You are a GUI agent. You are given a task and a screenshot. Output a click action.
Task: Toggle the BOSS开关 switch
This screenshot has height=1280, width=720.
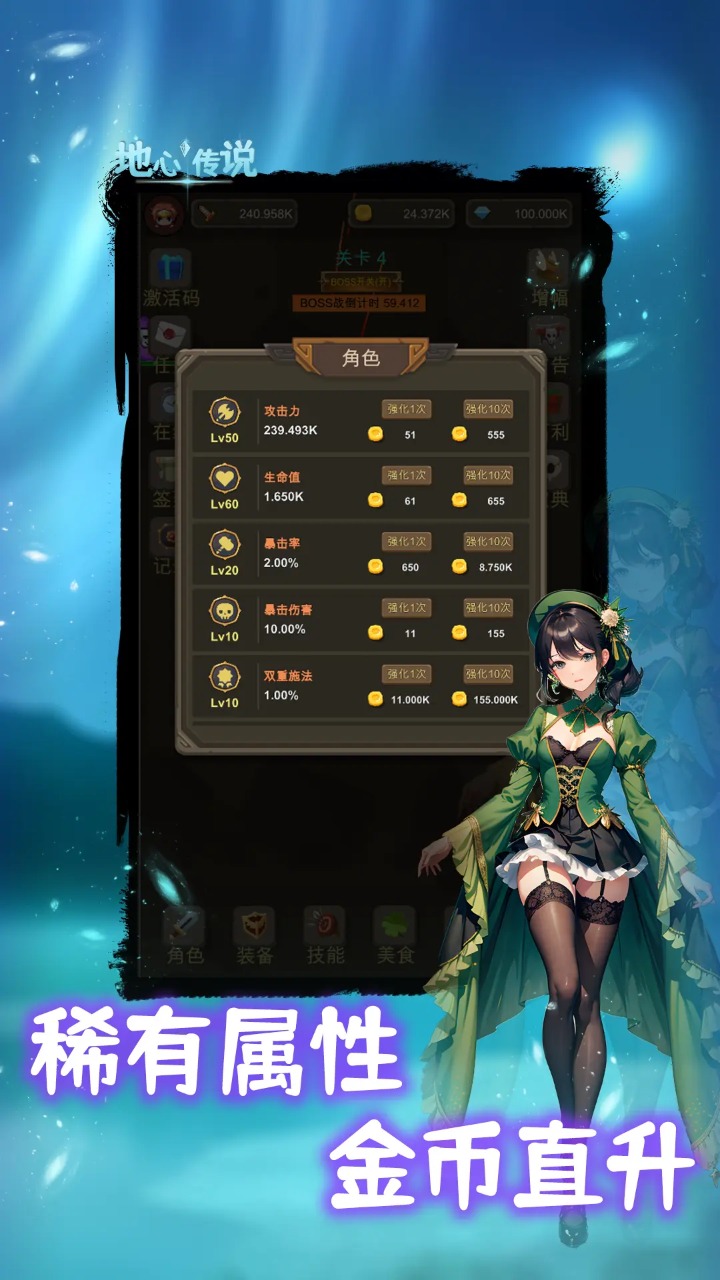click(359, 283)
